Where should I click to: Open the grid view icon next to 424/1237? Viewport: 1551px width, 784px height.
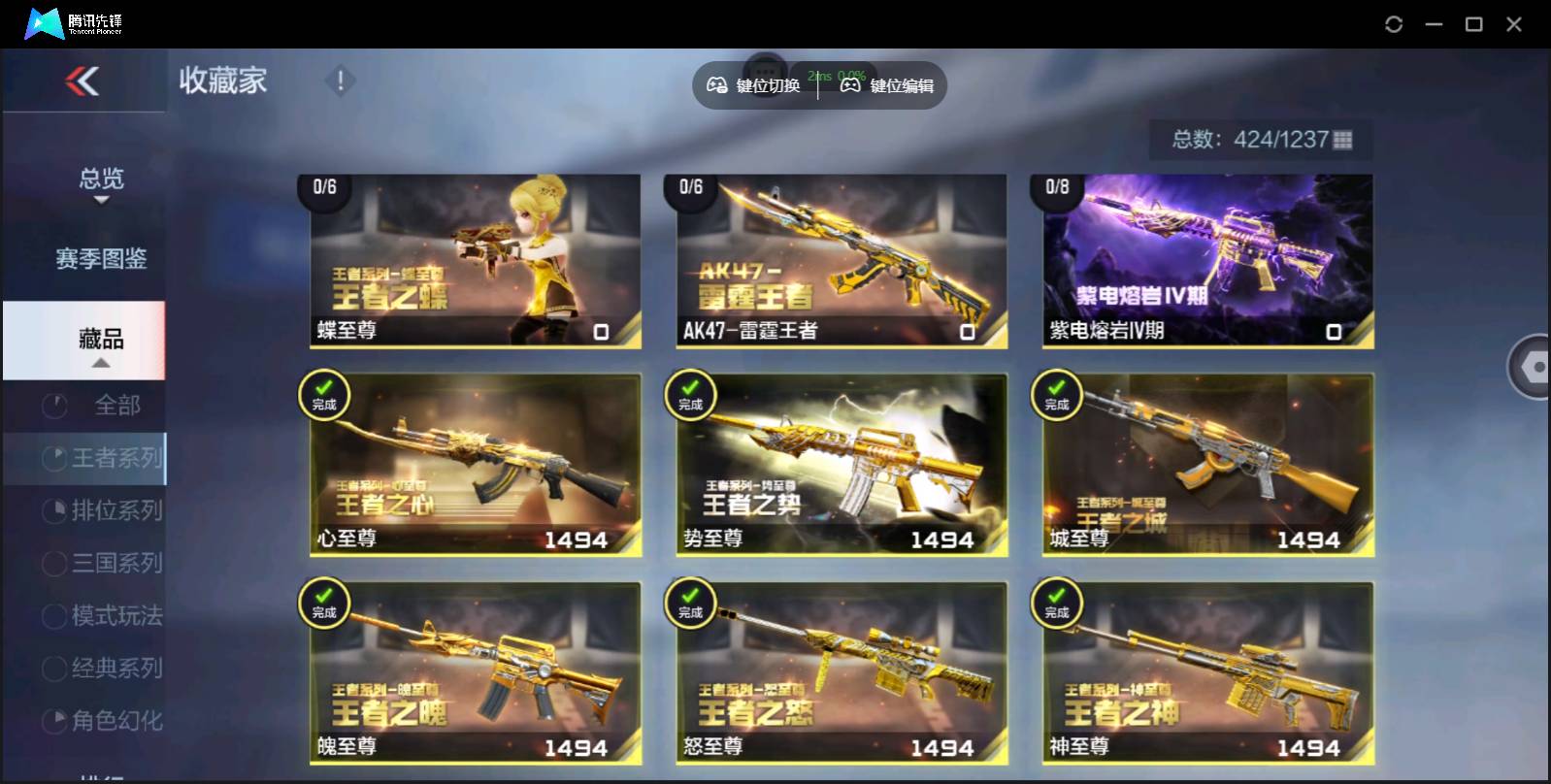1343,140
